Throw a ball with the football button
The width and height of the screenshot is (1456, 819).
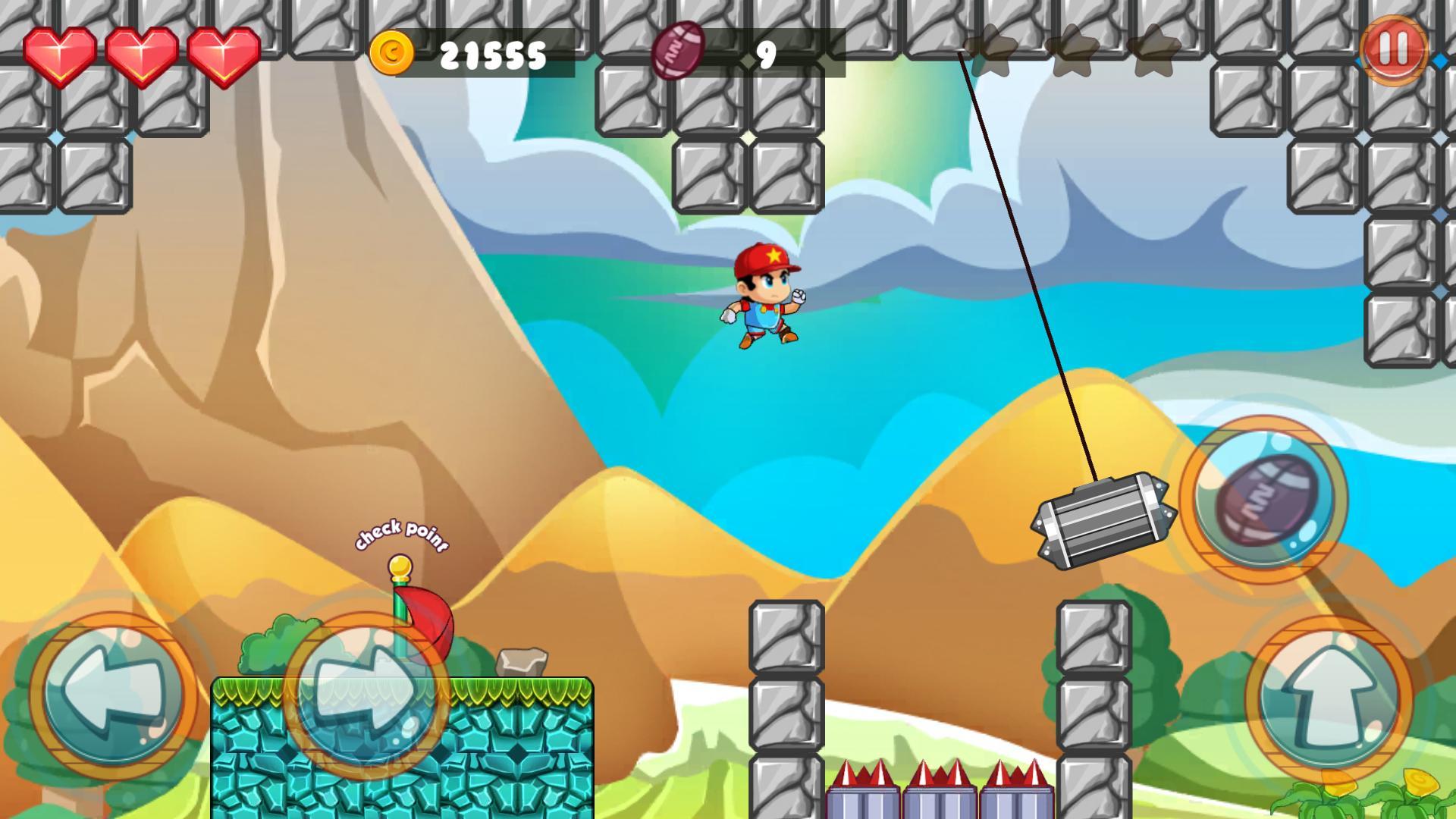tap(1263, 500)
